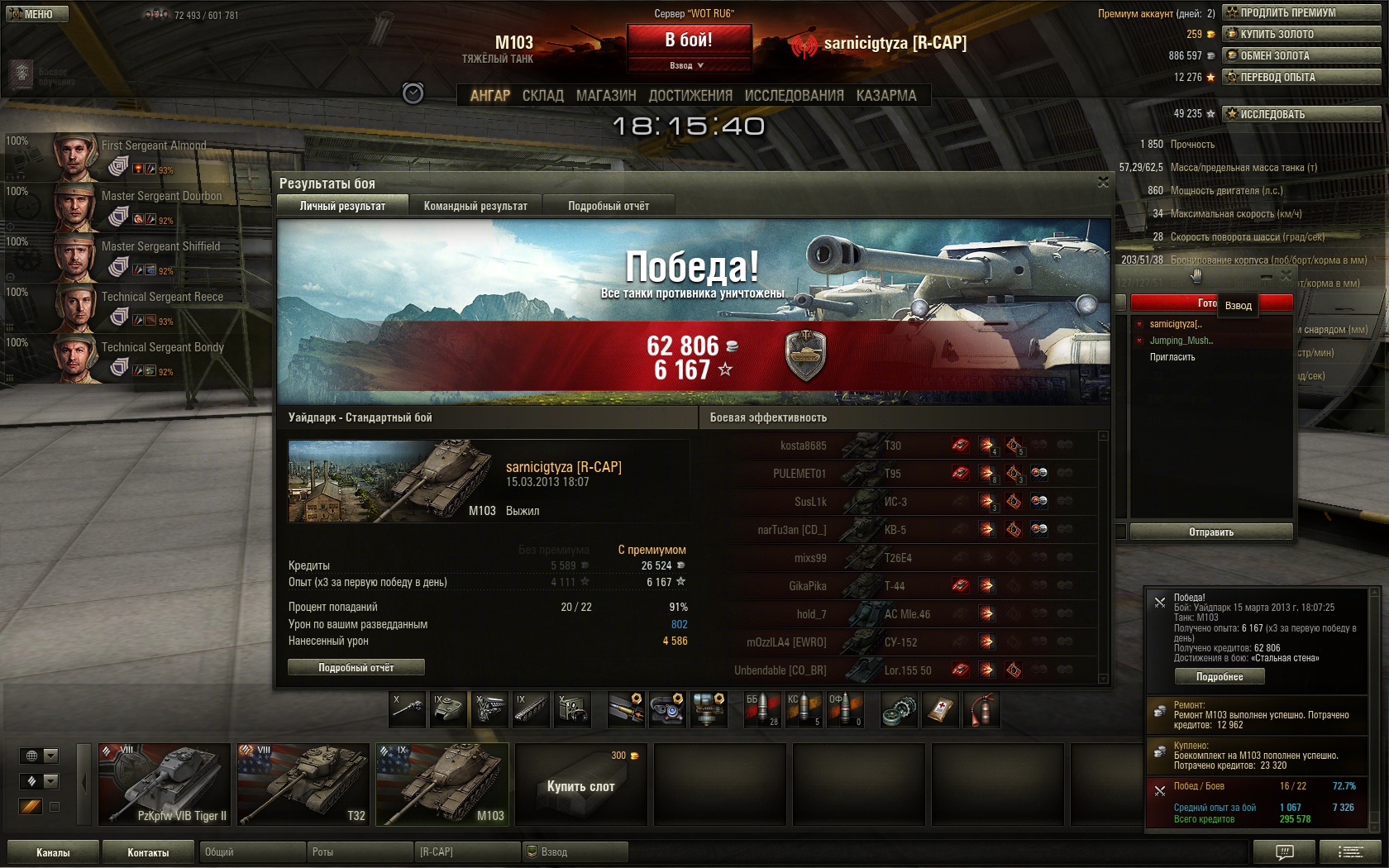Click ПЕРЕВОД ОПЫТА button
This screenshot has width=1389, height=868.
click(x=1301, y=77)
